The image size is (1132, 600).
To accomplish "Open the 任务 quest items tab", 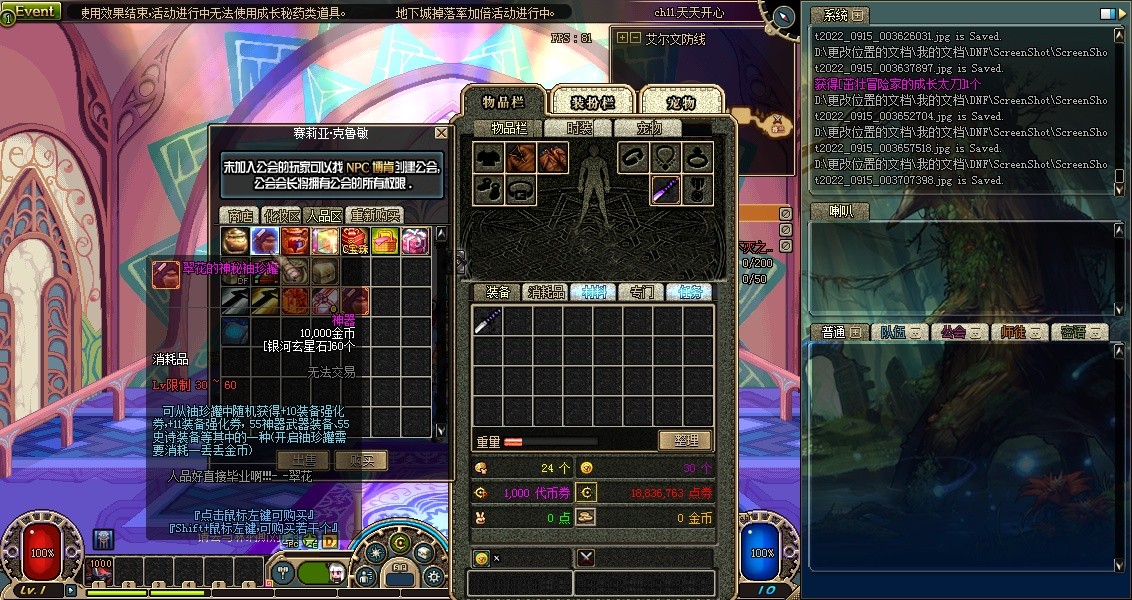I will coord(688,292).
